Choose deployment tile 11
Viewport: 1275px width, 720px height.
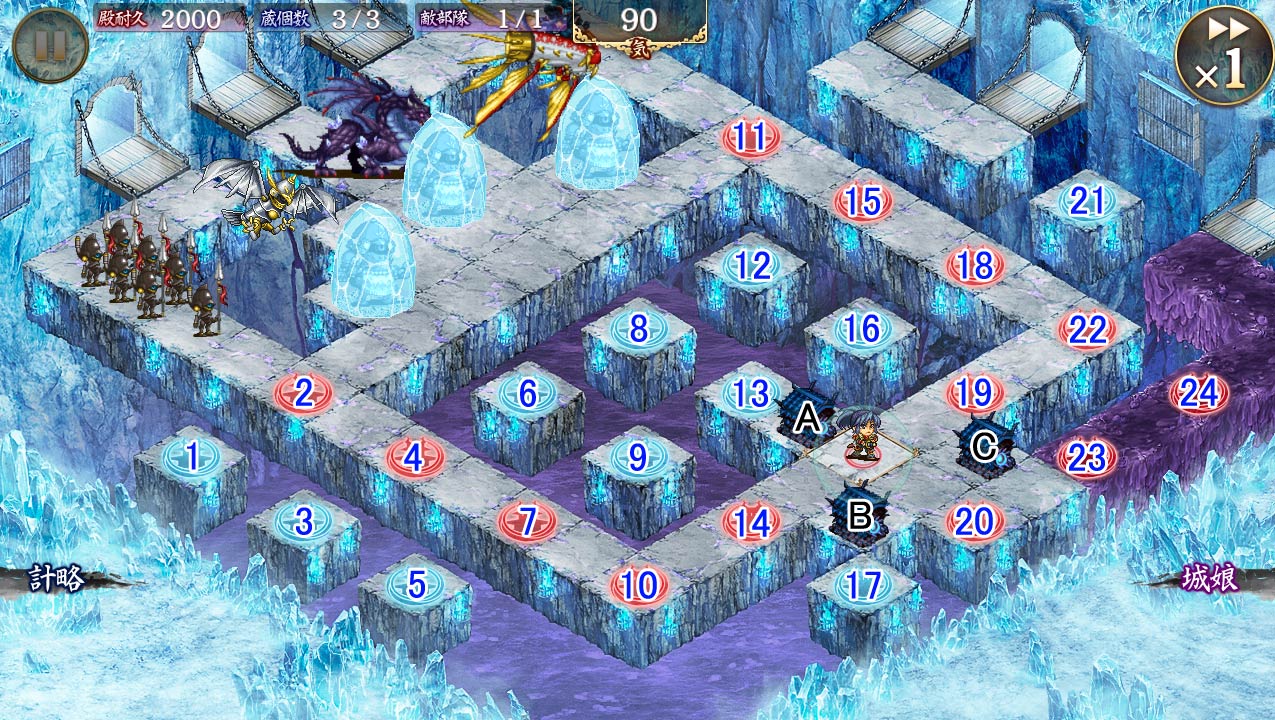coord(750,137)
